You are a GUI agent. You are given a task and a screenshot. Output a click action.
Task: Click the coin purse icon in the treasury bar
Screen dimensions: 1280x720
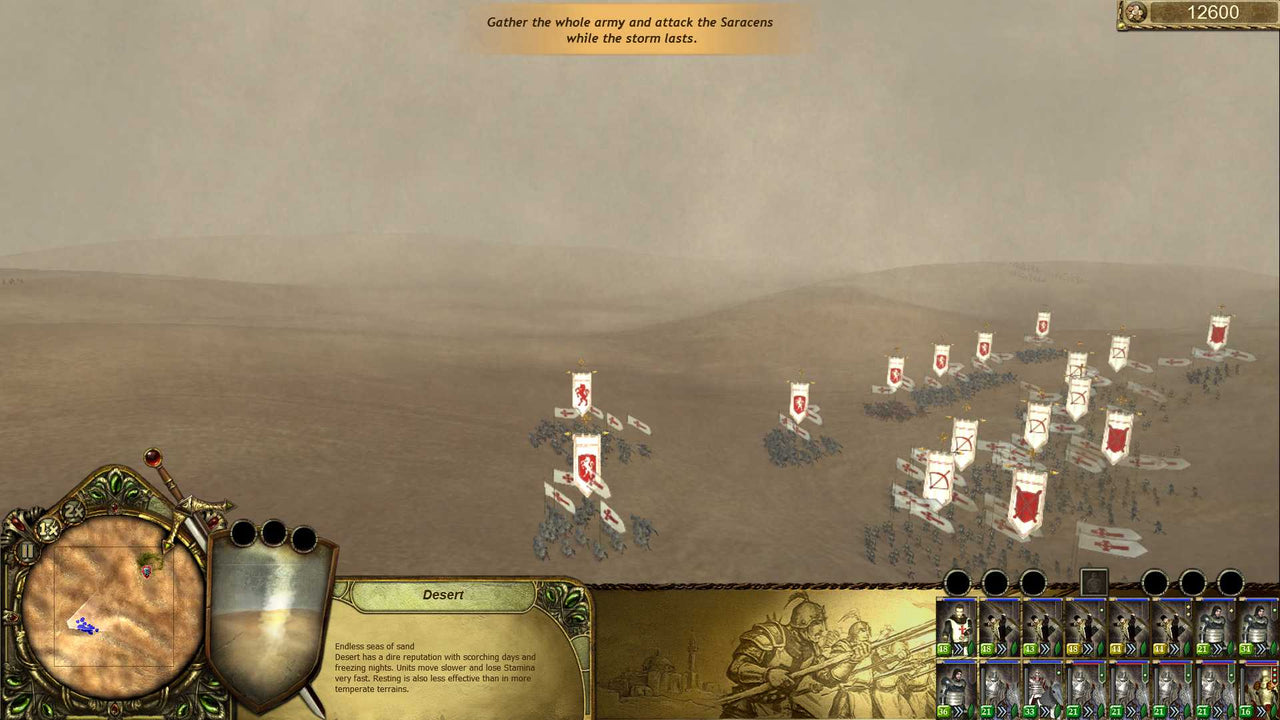click(1135, 13)
